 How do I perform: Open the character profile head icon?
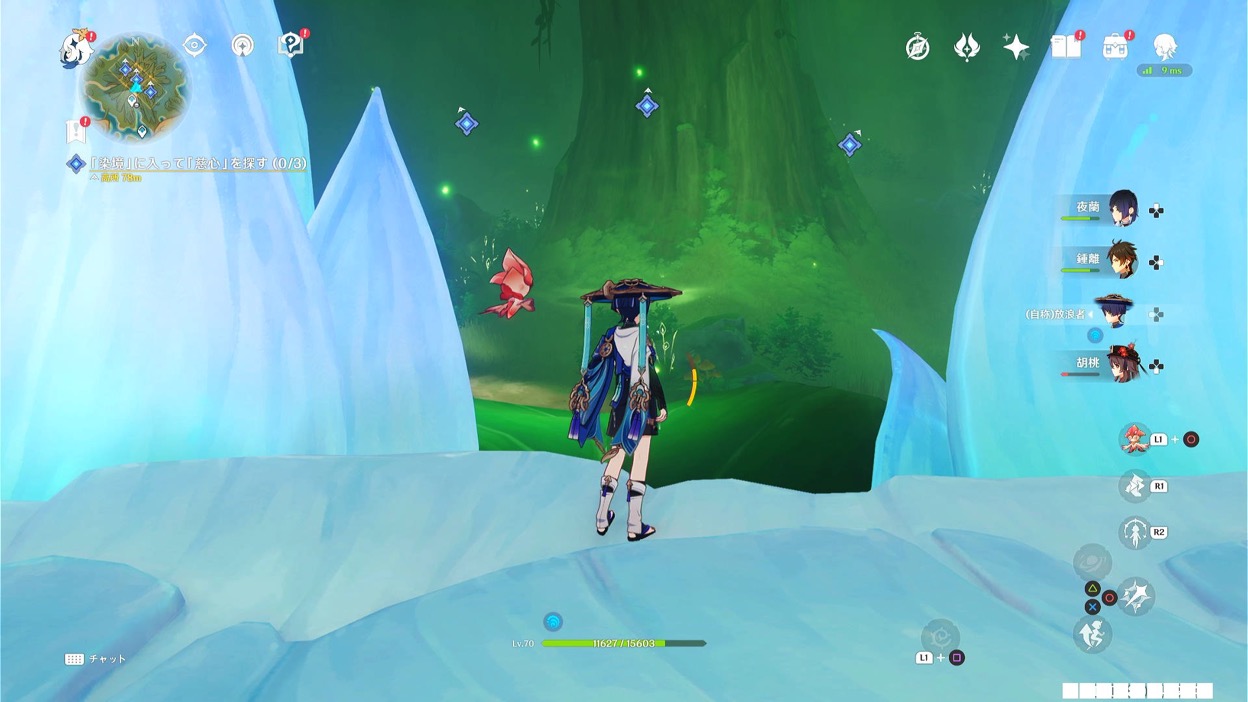click(x=1164, y=47)
